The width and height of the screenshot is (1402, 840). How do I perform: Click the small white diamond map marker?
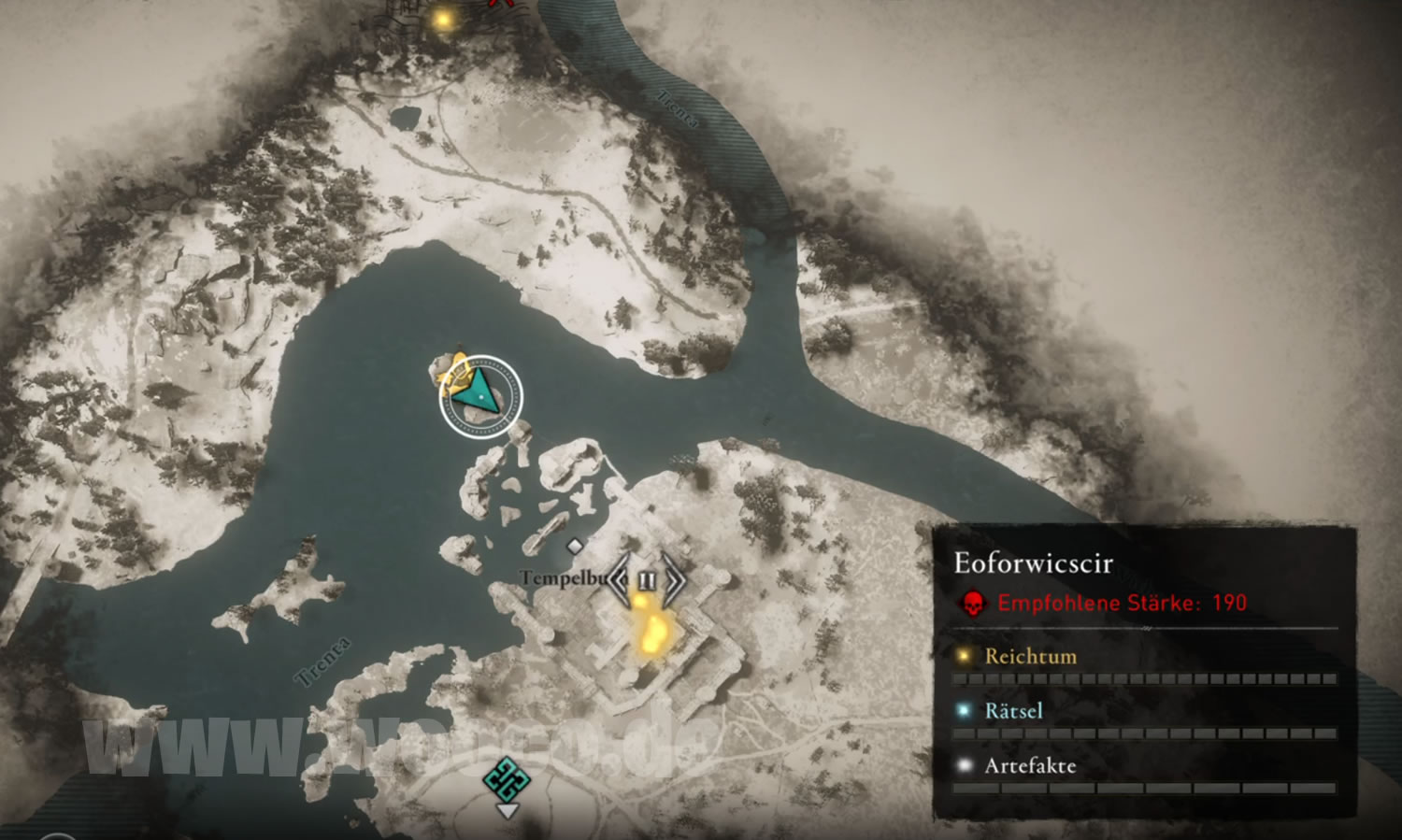coord(575,546)
